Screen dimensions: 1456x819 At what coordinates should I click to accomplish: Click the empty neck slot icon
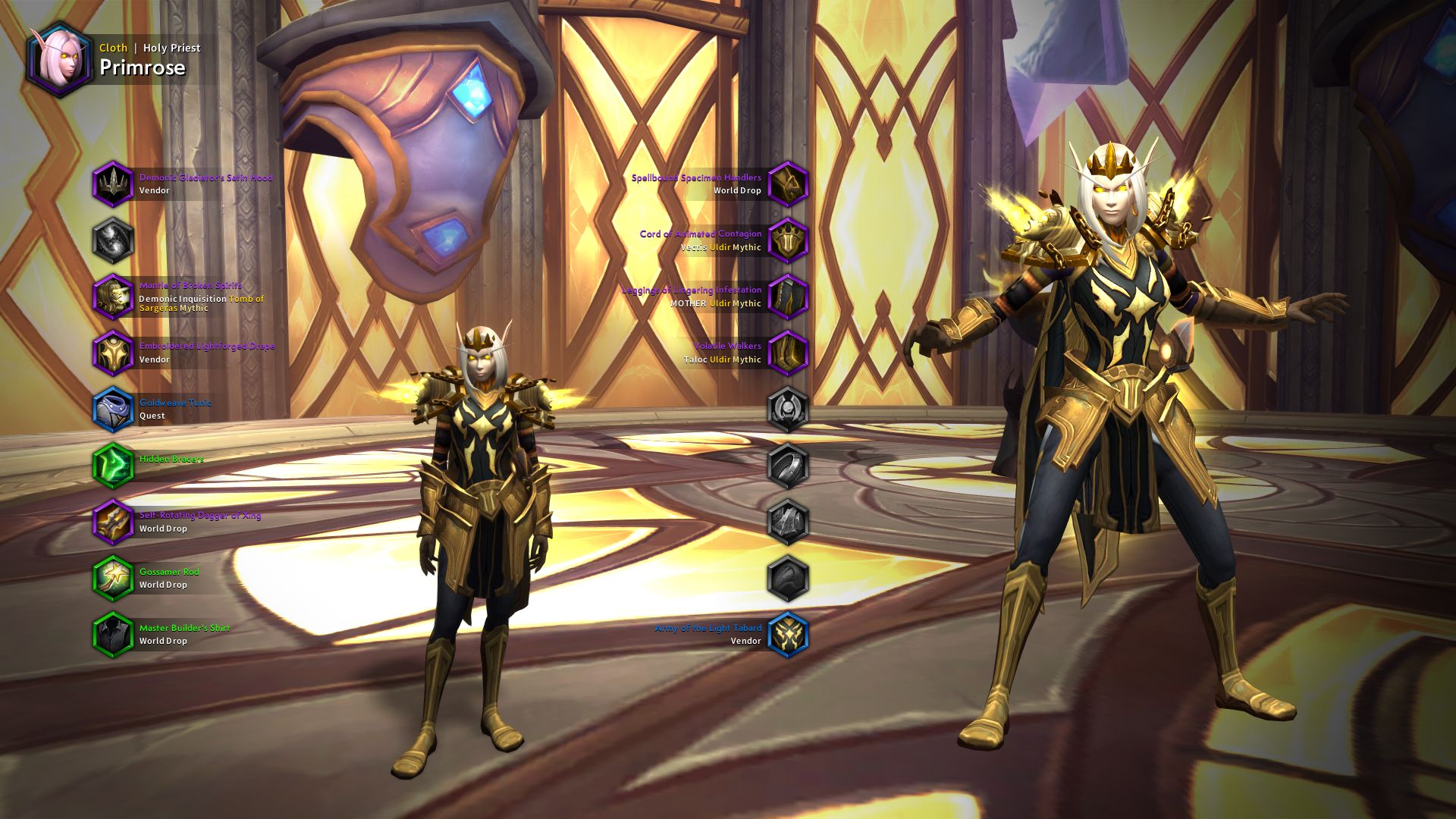pyautogui.click(x=114, y=240)
